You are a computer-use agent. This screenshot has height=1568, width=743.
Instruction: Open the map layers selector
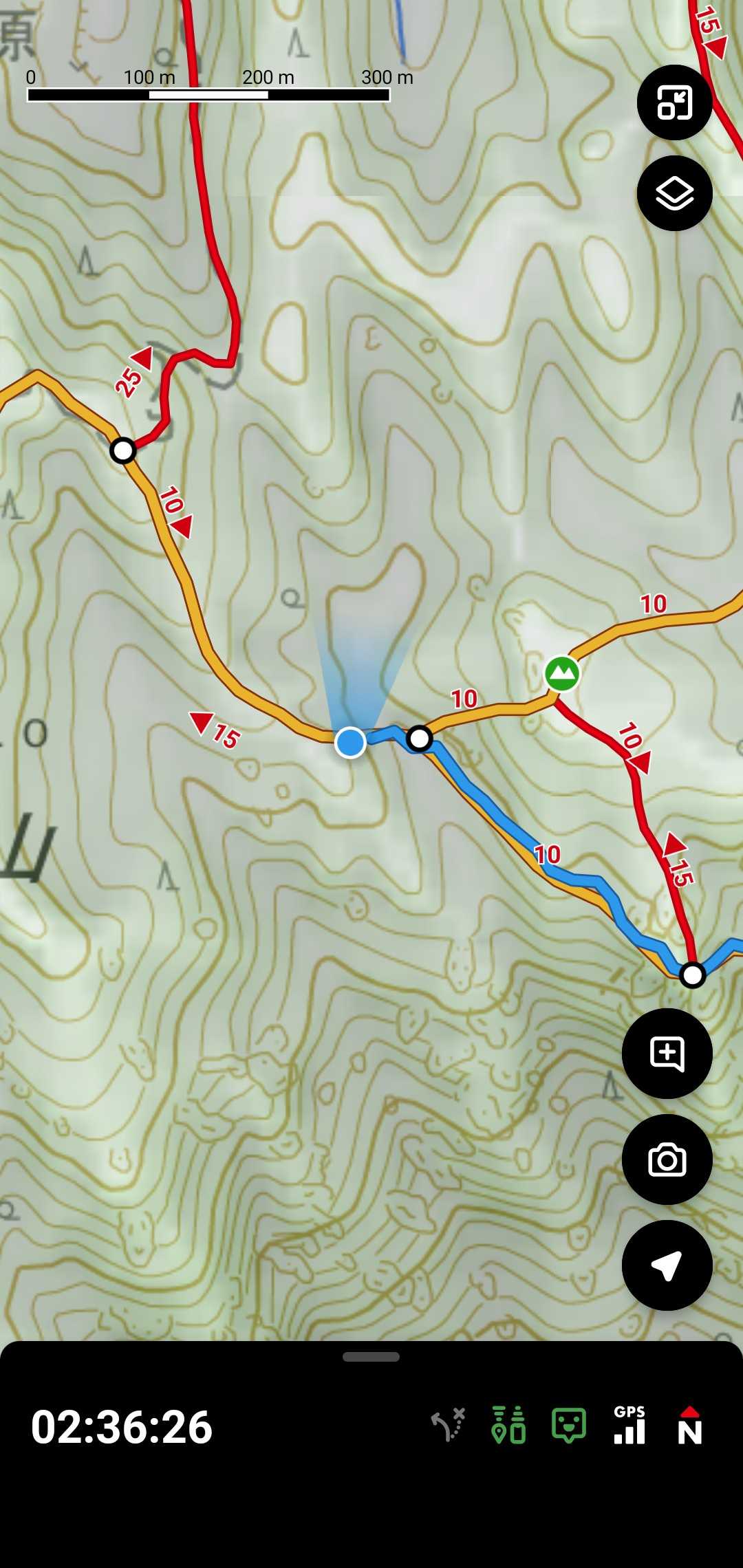(x=674, y=193)
